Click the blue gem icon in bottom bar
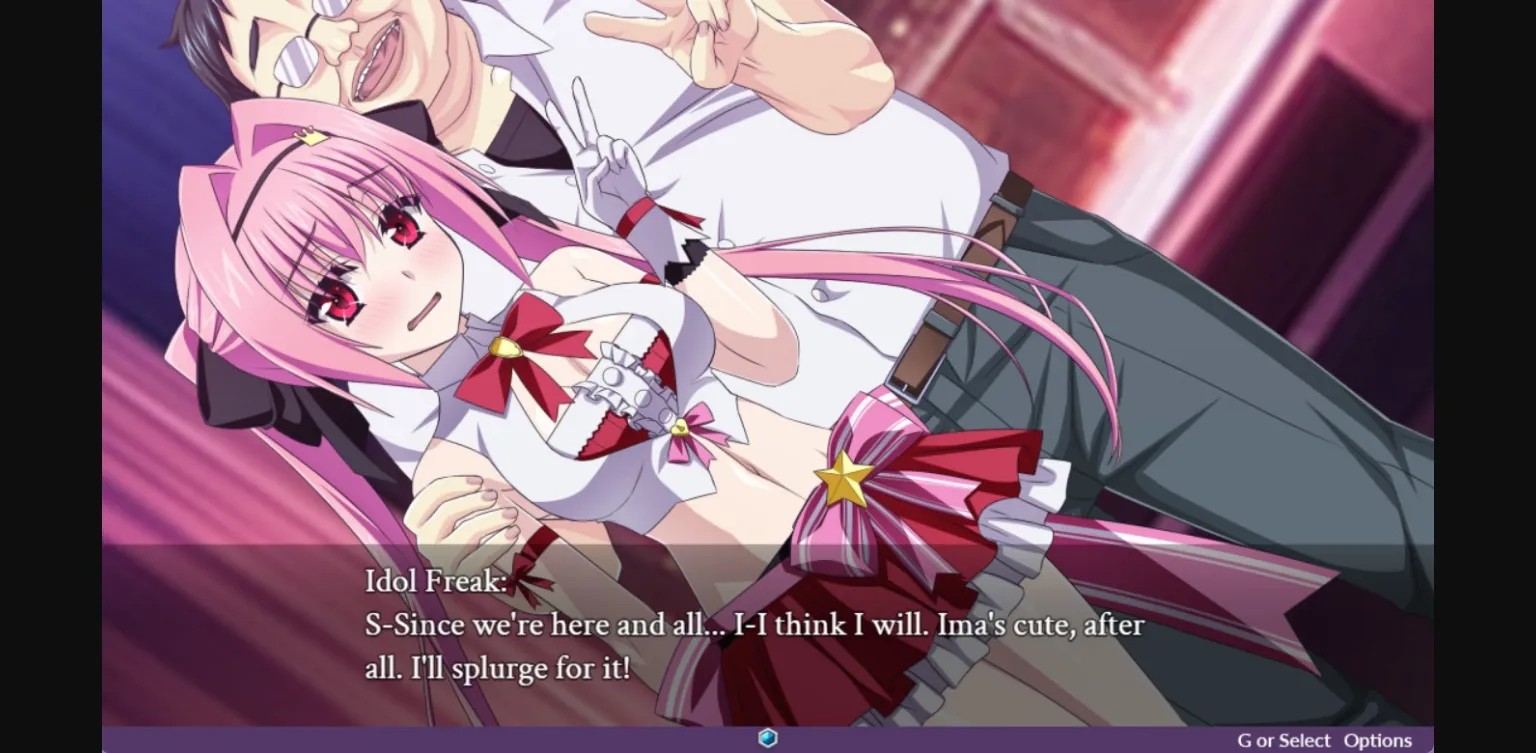The width and height of the screenshot is (1536, 753). tap(767, 740)
